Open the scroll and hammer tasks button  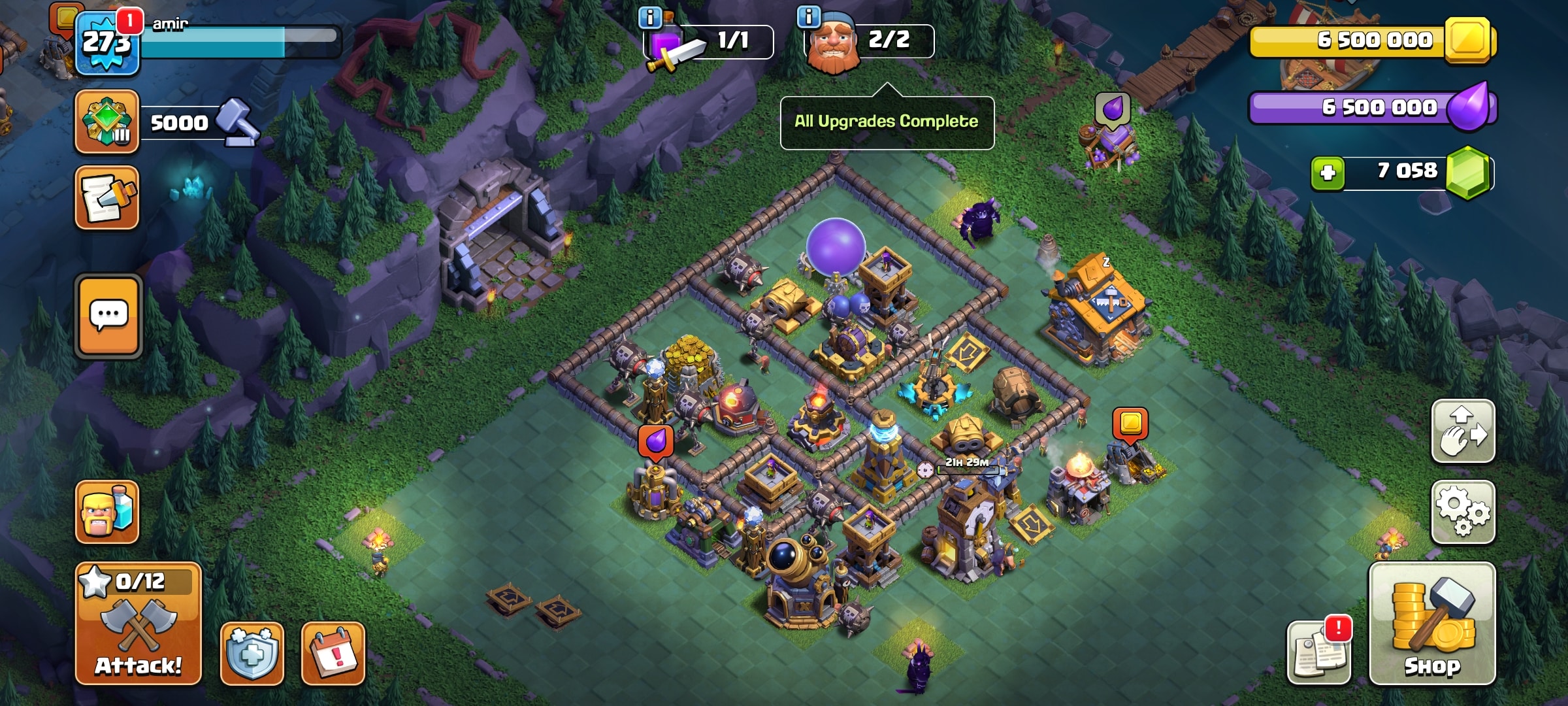pyautogui.click(x=106, y=197)
